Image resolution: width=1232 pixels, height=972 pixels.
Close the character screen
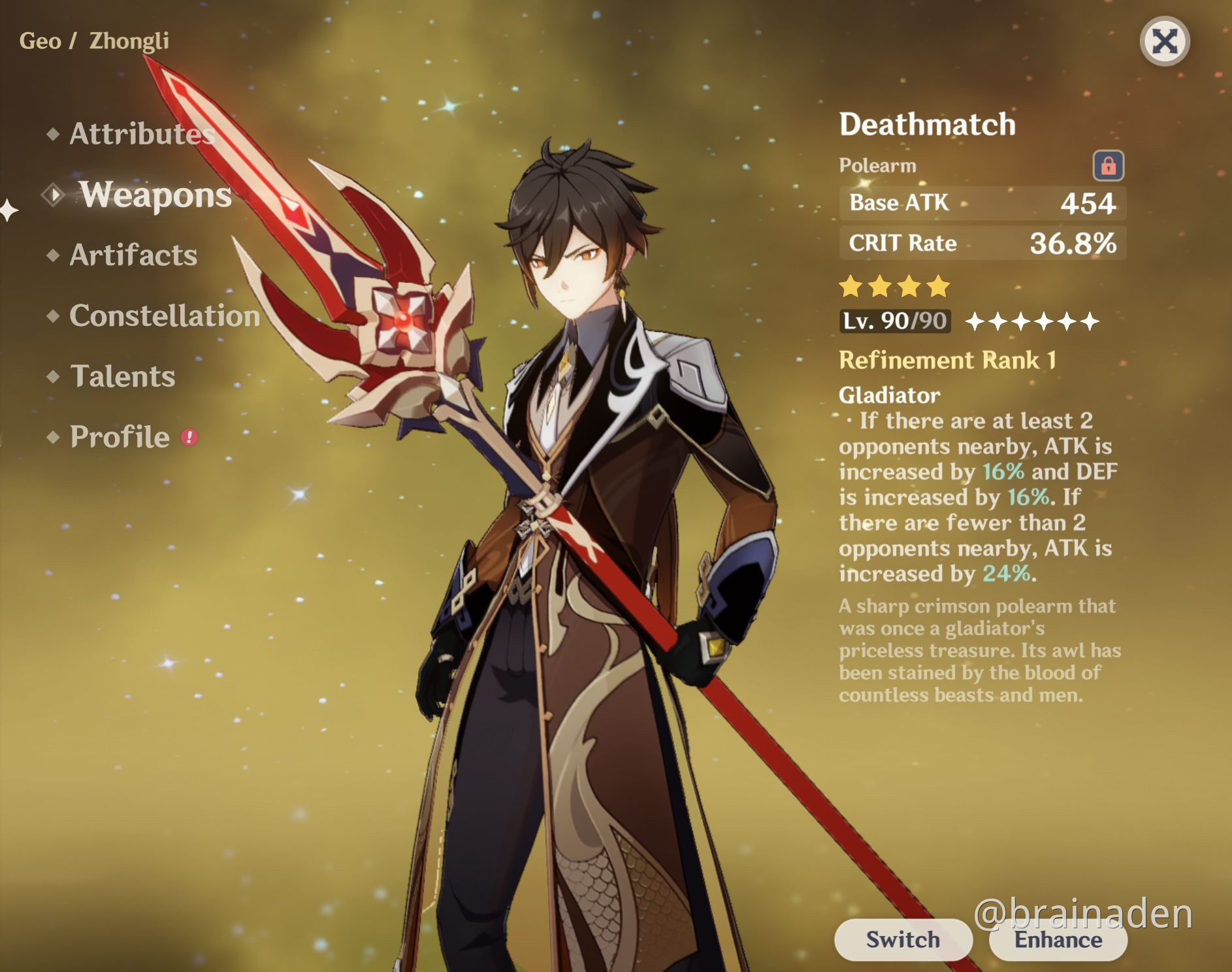click(x=1164, y=42)
